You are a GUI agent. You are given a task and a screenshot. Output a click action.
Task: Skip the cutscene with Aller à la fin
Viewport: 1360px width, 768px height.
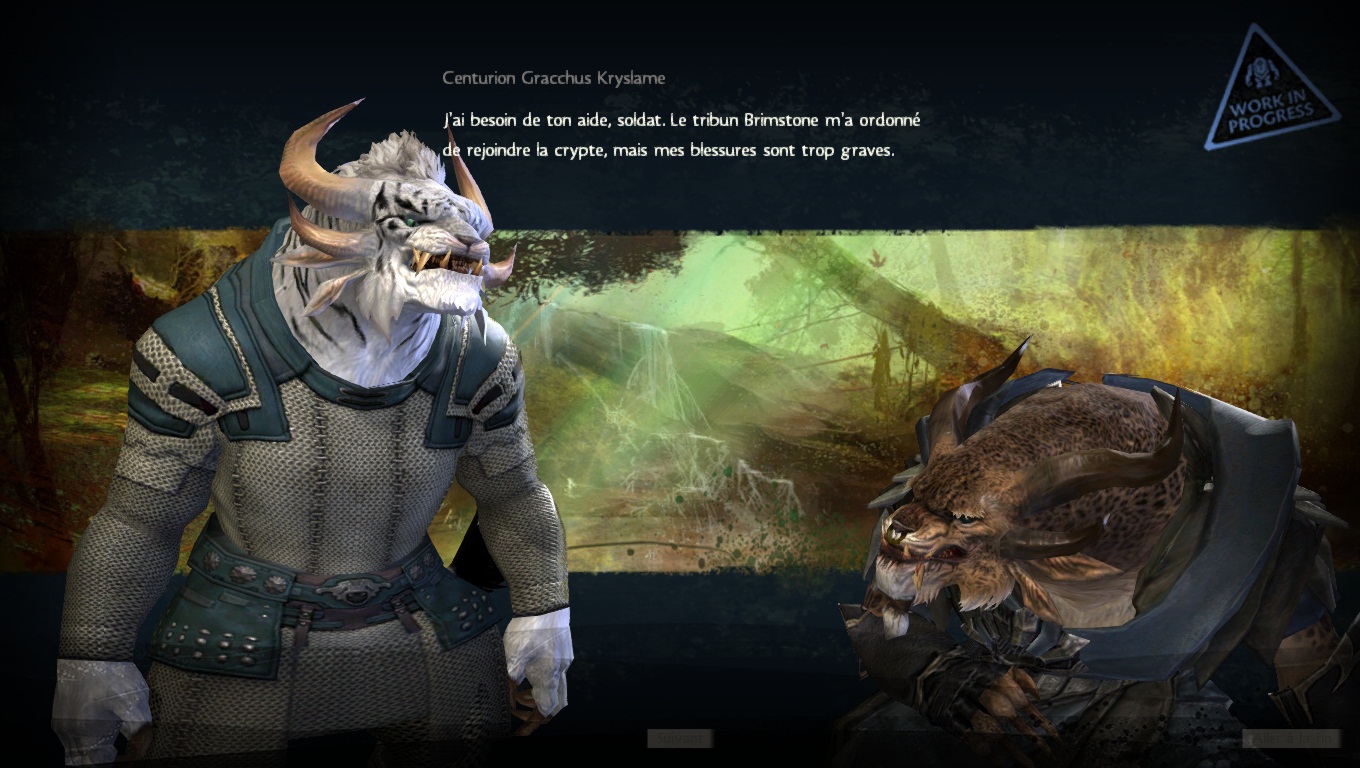point(1290,739)
